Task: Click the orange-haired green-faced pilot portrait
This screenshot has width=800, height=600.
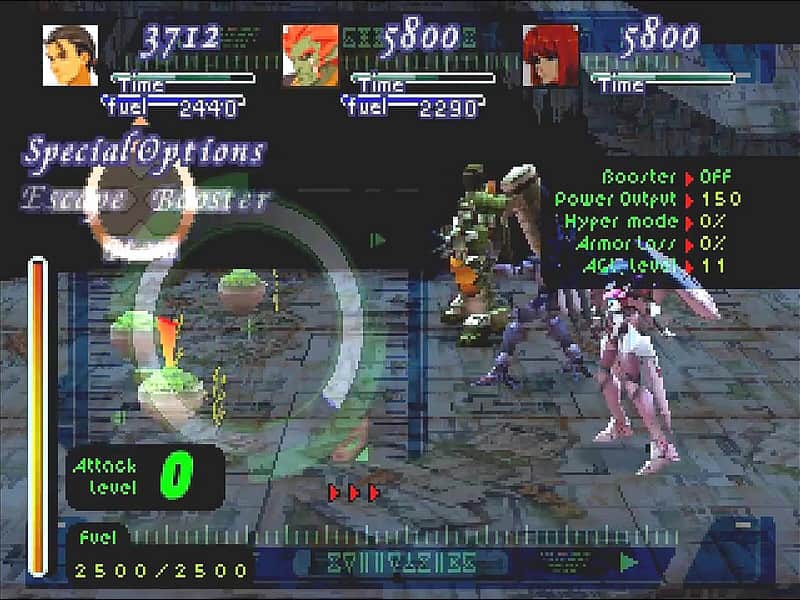Action: (x=310, y=55)
